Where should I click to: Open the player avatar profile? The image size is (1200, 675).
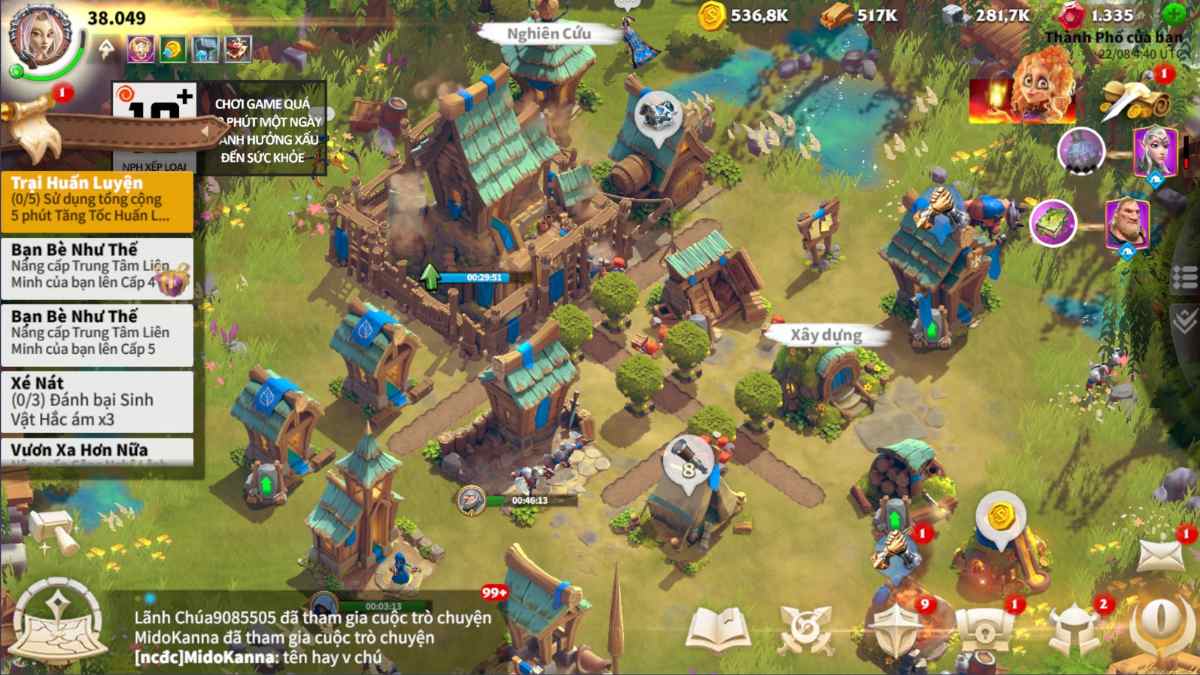pos(45,40)
